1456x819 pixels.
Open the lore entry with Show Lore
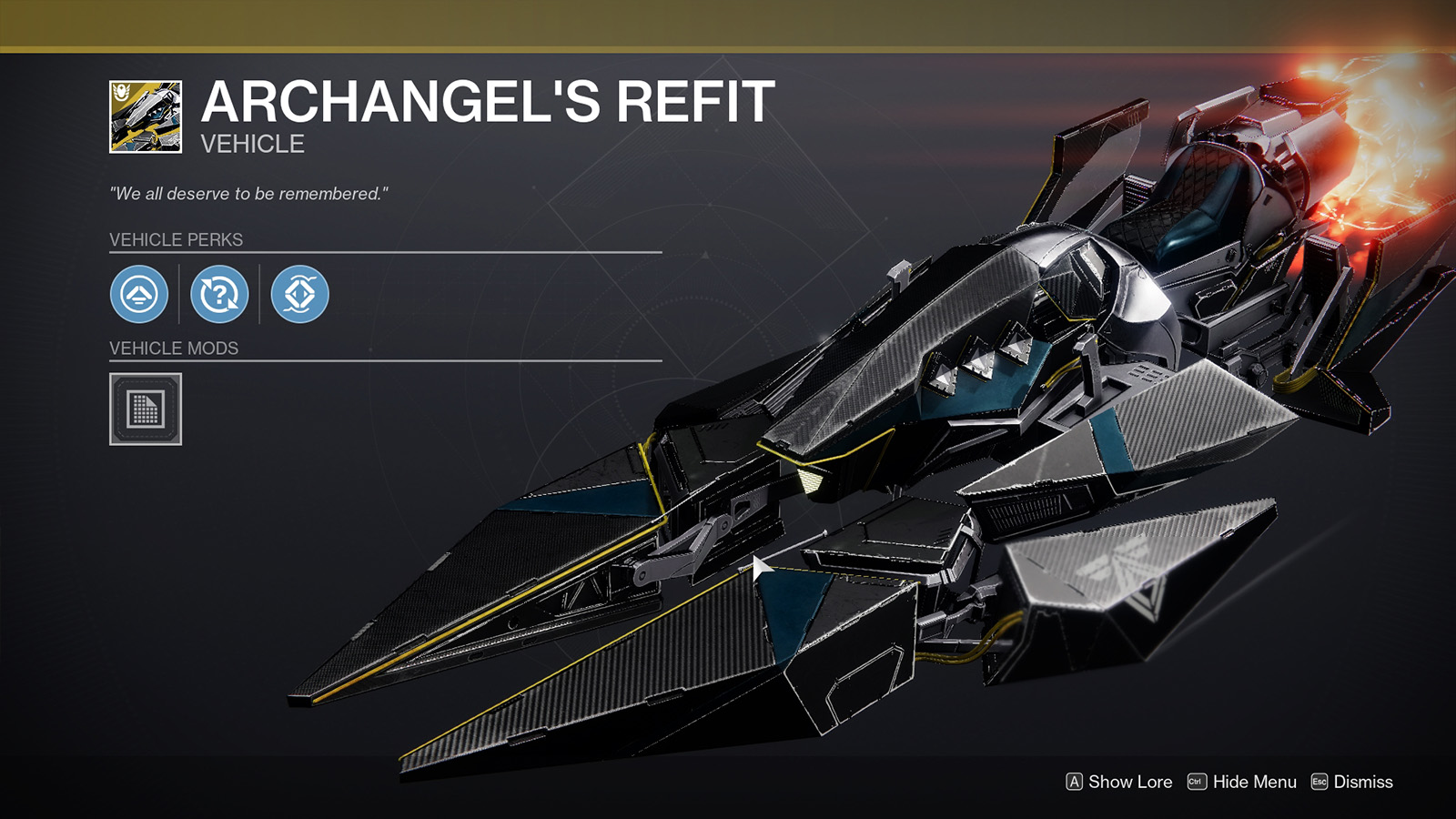[1131, 781]
